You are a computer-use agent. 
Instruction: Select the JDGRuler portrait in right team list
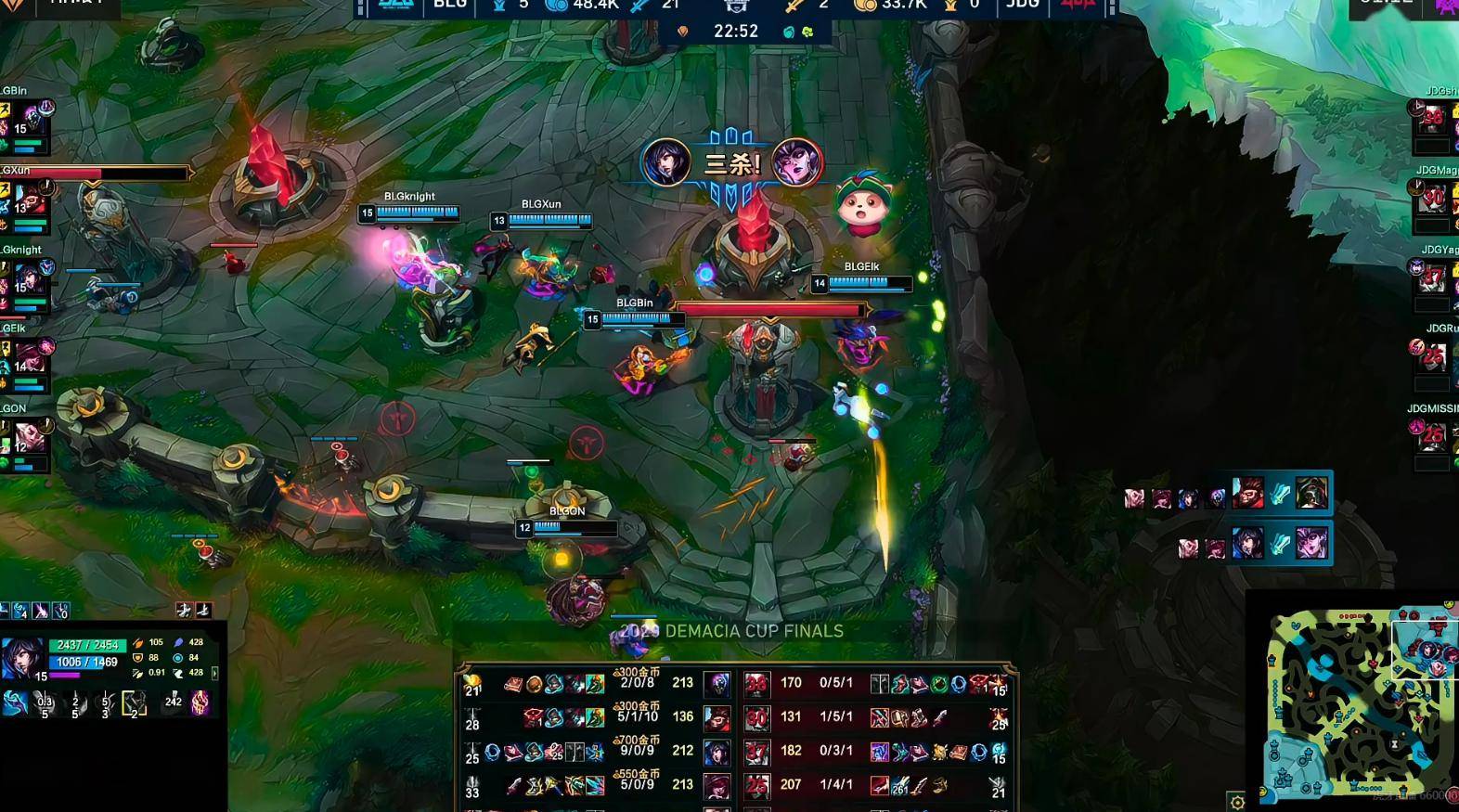[1433, 355]
